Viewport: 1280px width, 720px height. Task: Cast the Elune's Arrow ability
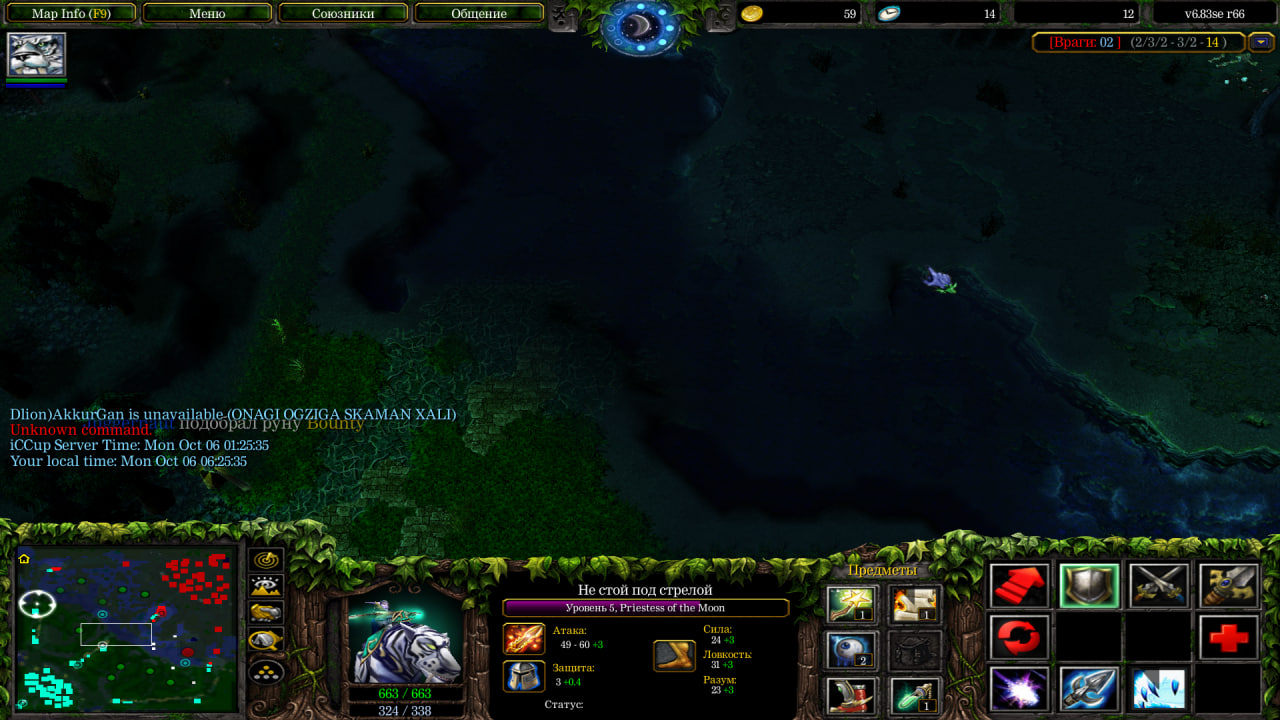click(1089, 689)
